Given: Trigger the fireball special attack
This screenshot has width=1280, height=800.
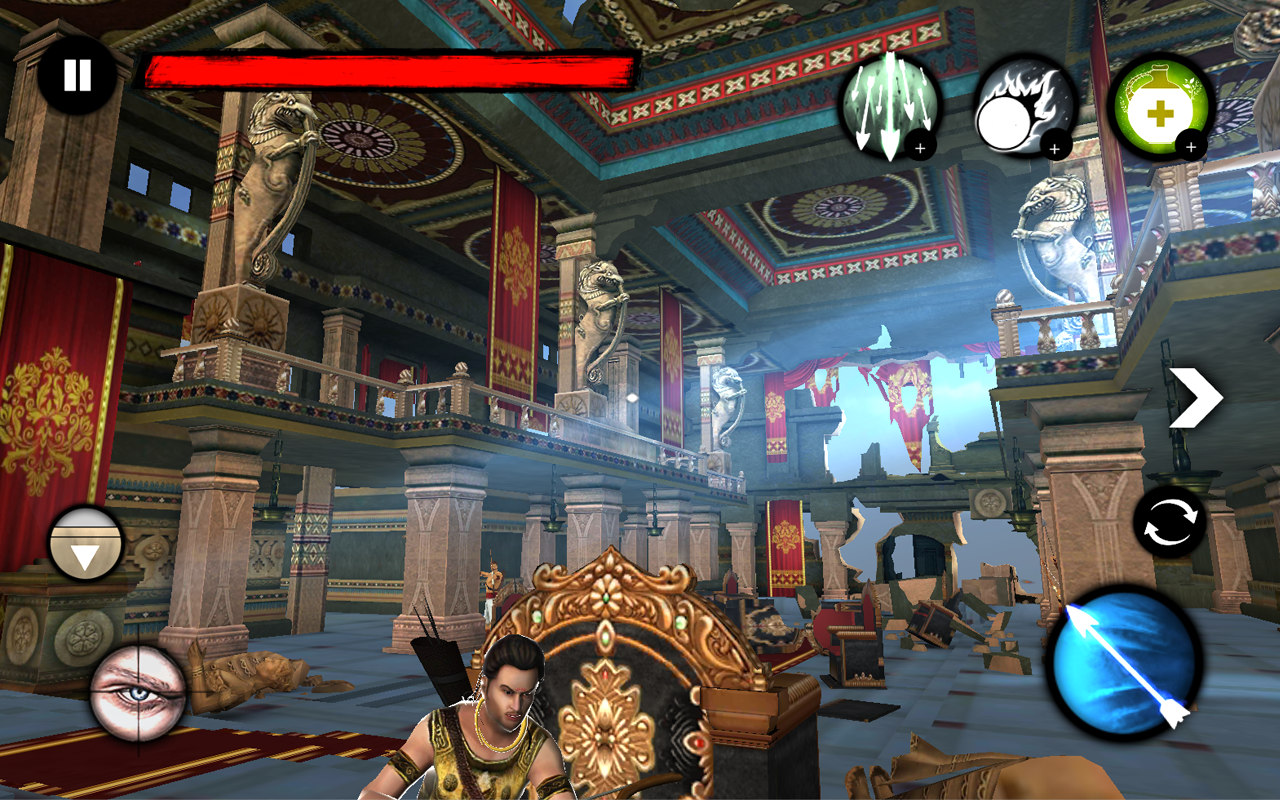Looking at the screenshot, I should coord(1020,110).
